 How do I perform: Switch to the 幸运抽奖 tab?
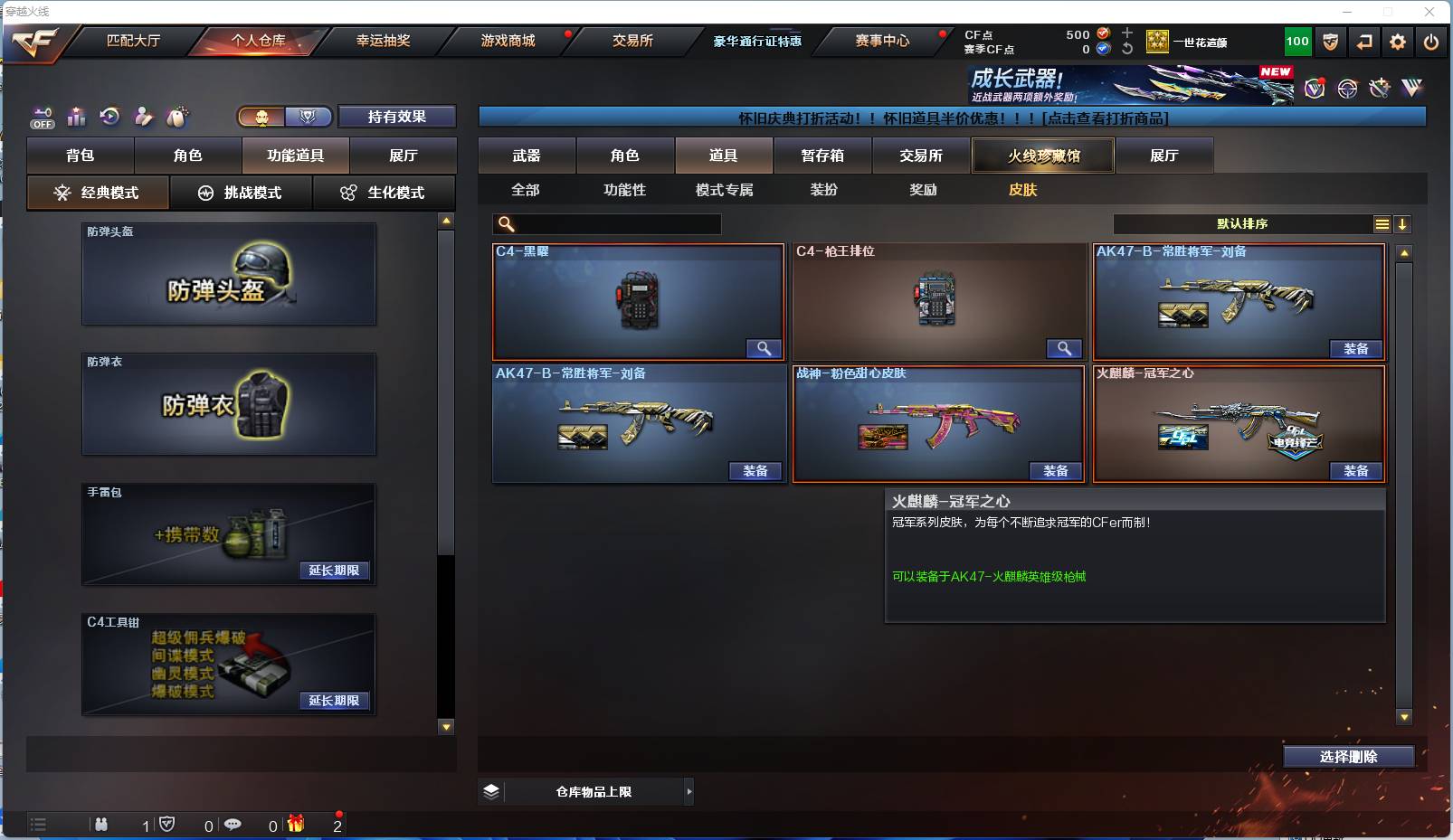tap(383, 41)
